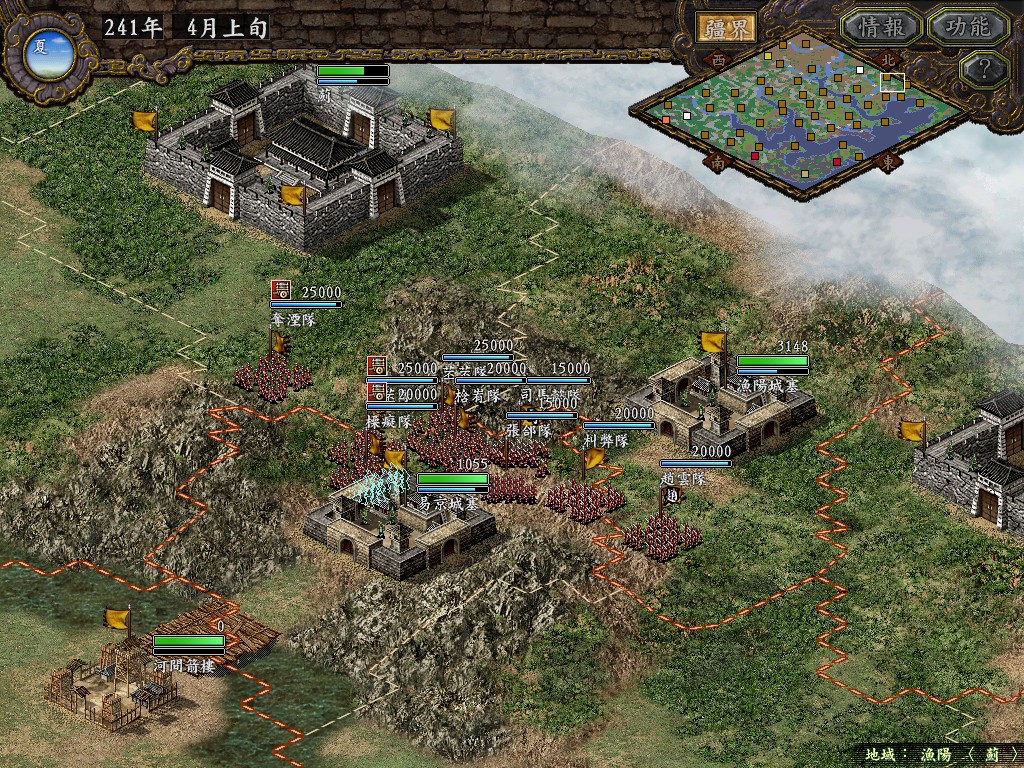Select the 張郃隊 army unit label

tap(529, 432)
